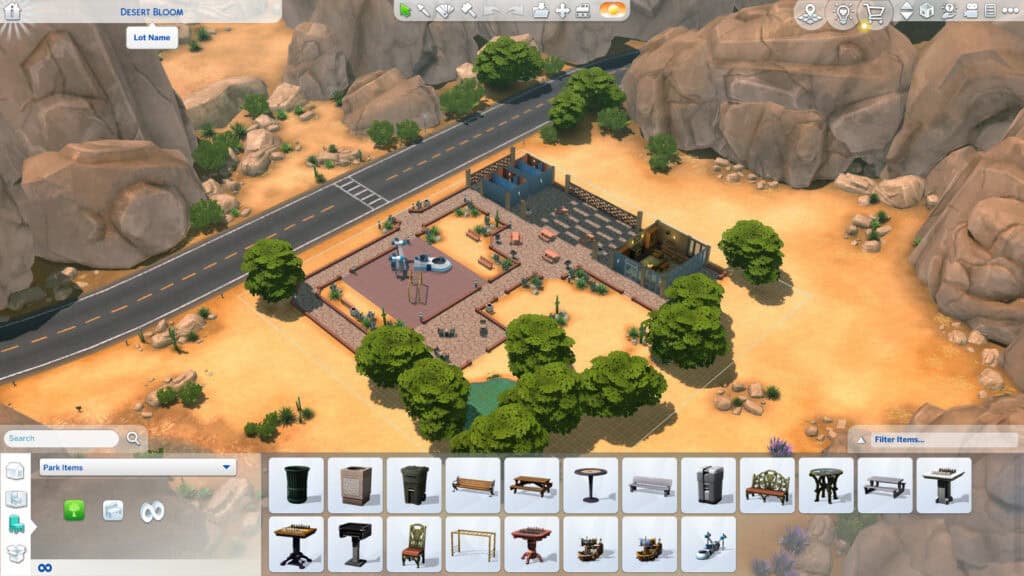Viewport: 1024px width, 576px height.
Task: Toggle the day and night lighting button
Action: tap(614, 10)
